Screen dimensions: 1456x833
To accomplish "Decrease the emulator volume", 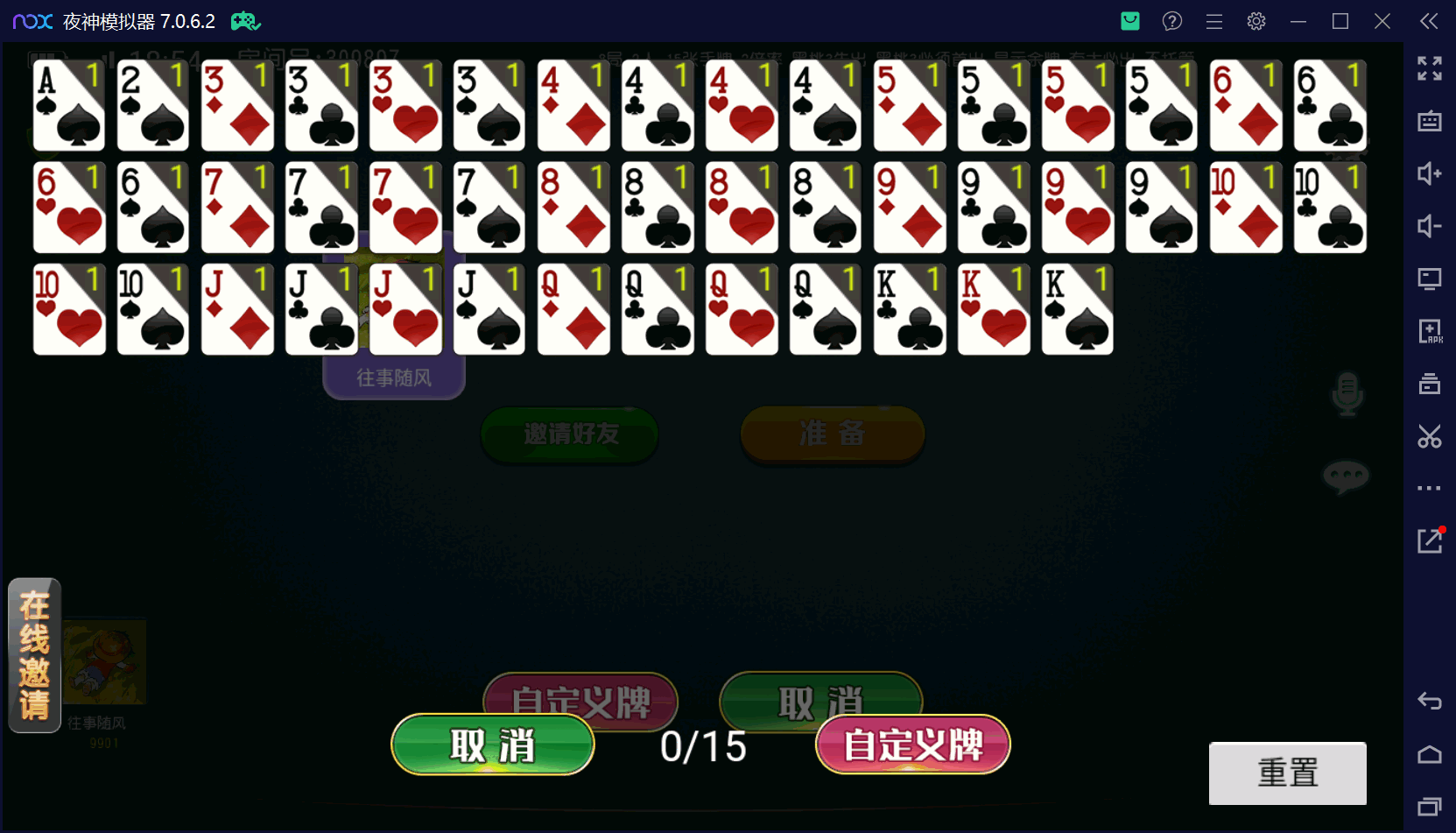I will tap(1429, 226).
